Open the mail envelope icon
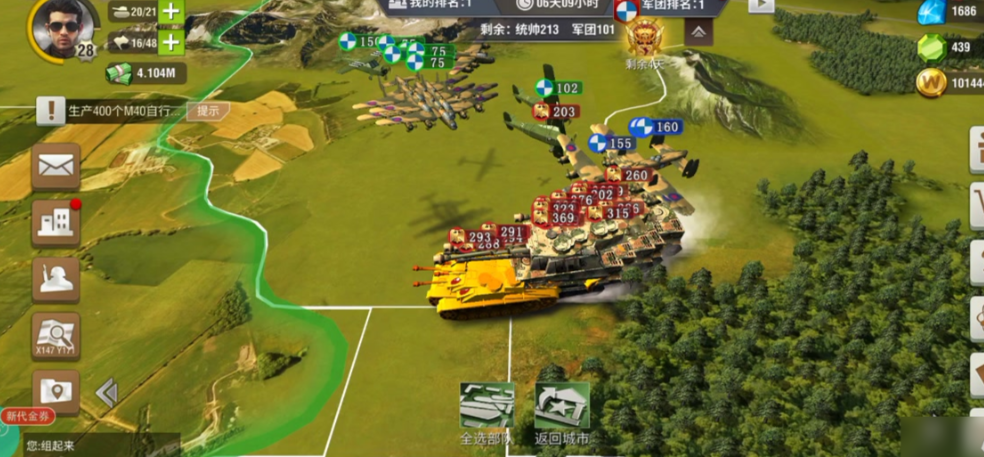Image resolution: width=984 pixels, height=457 pixels. click(x=56, y=167)
